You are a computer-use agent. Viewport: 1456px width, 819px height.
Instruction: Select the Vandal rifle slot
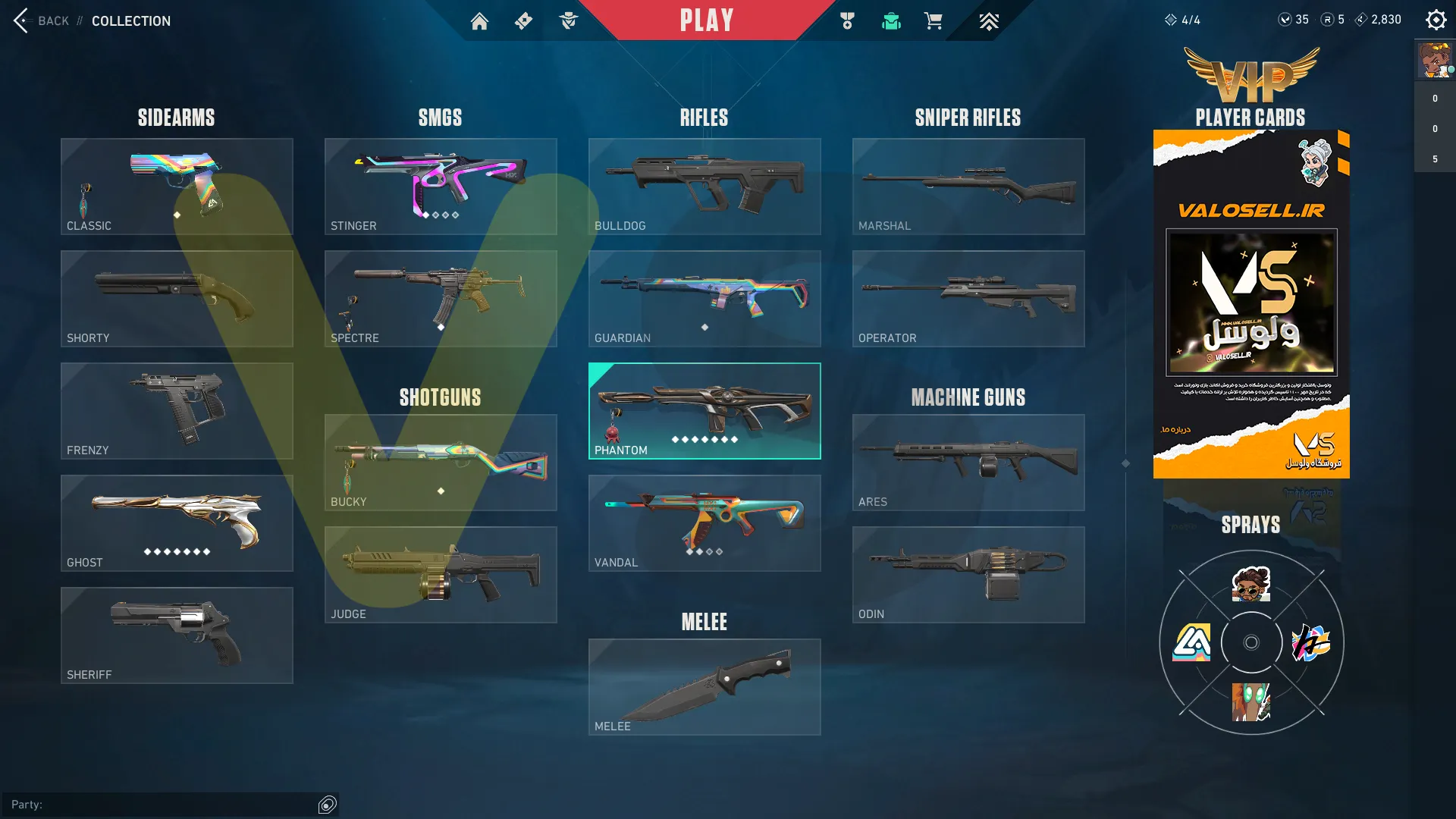click(704, 523)
